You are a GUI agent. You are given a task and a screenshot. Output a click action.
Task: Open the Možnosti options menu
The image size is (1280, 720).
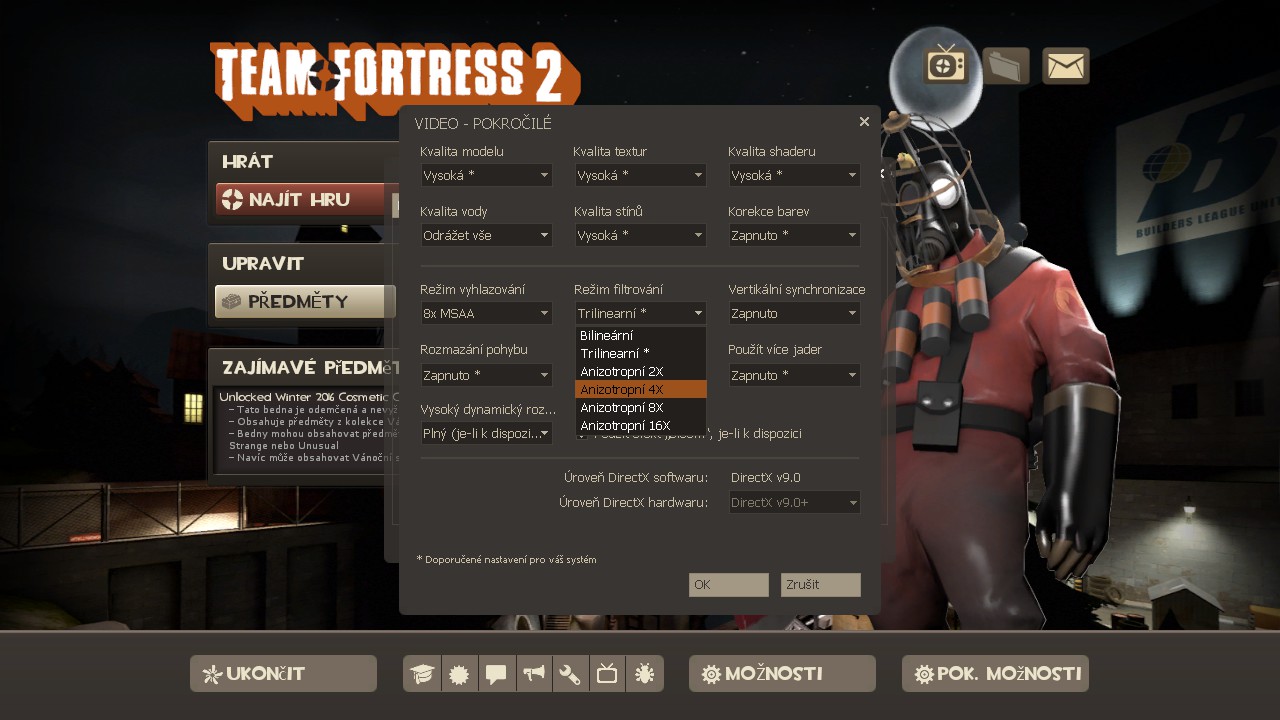click(782, 674)
